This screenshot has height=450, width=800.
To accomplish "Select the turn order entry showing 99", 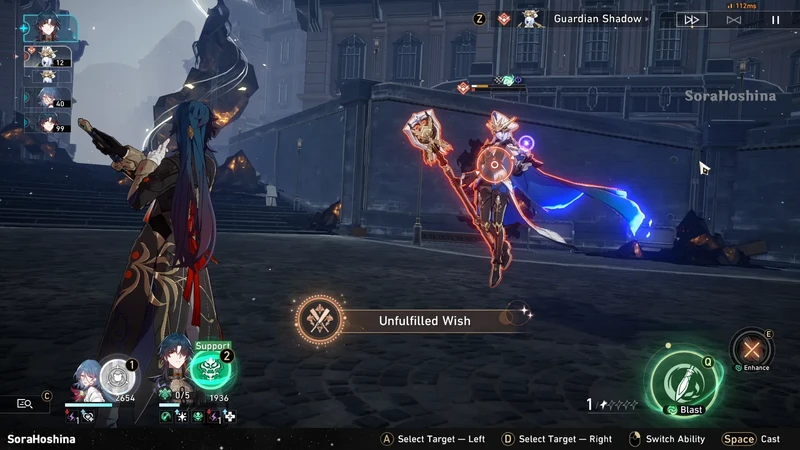I will 47,124.
